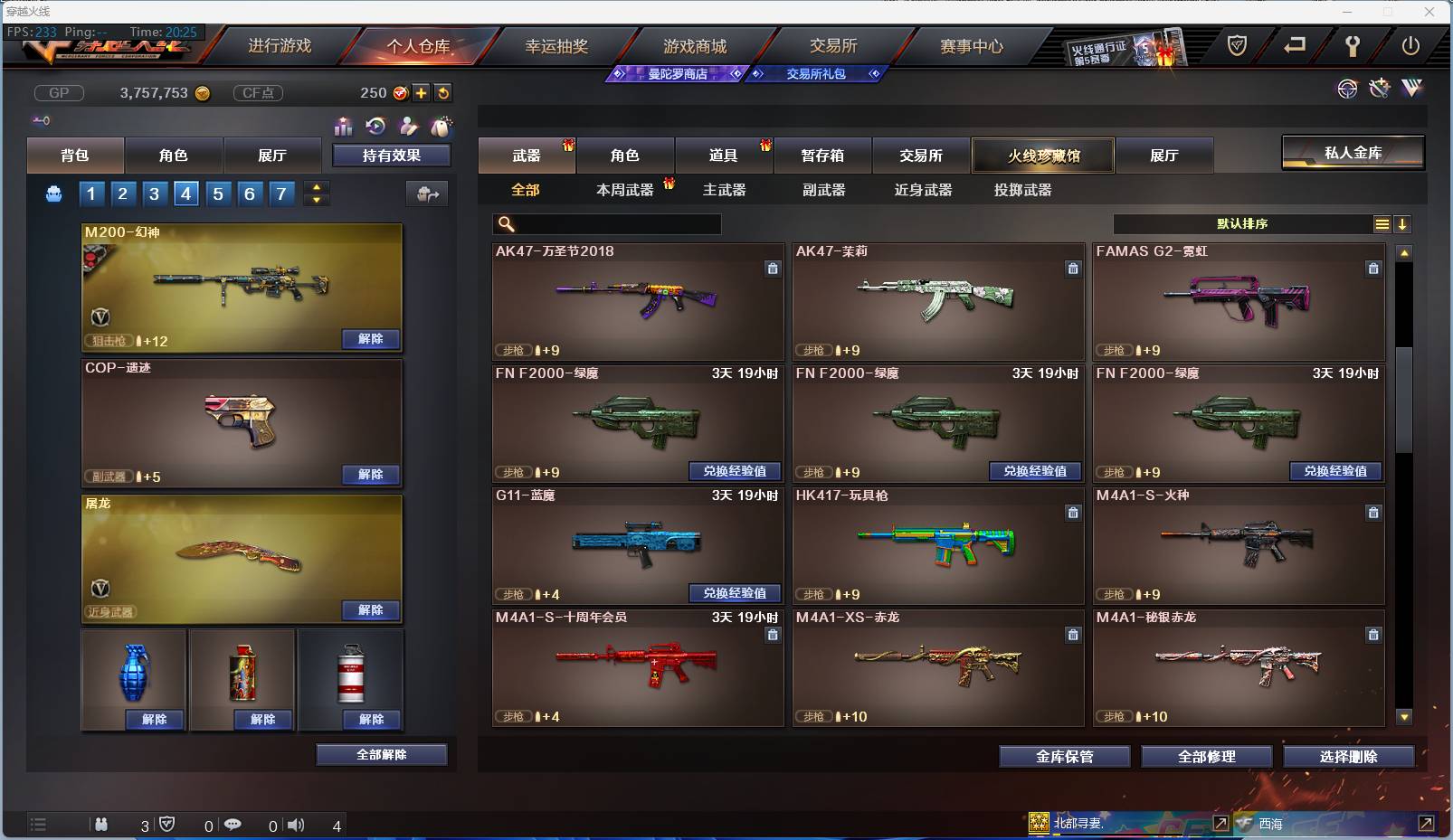Open the crosshair settings icon at top right
This screenshot has width=1453, height=840.
[x=1347, y=90]
